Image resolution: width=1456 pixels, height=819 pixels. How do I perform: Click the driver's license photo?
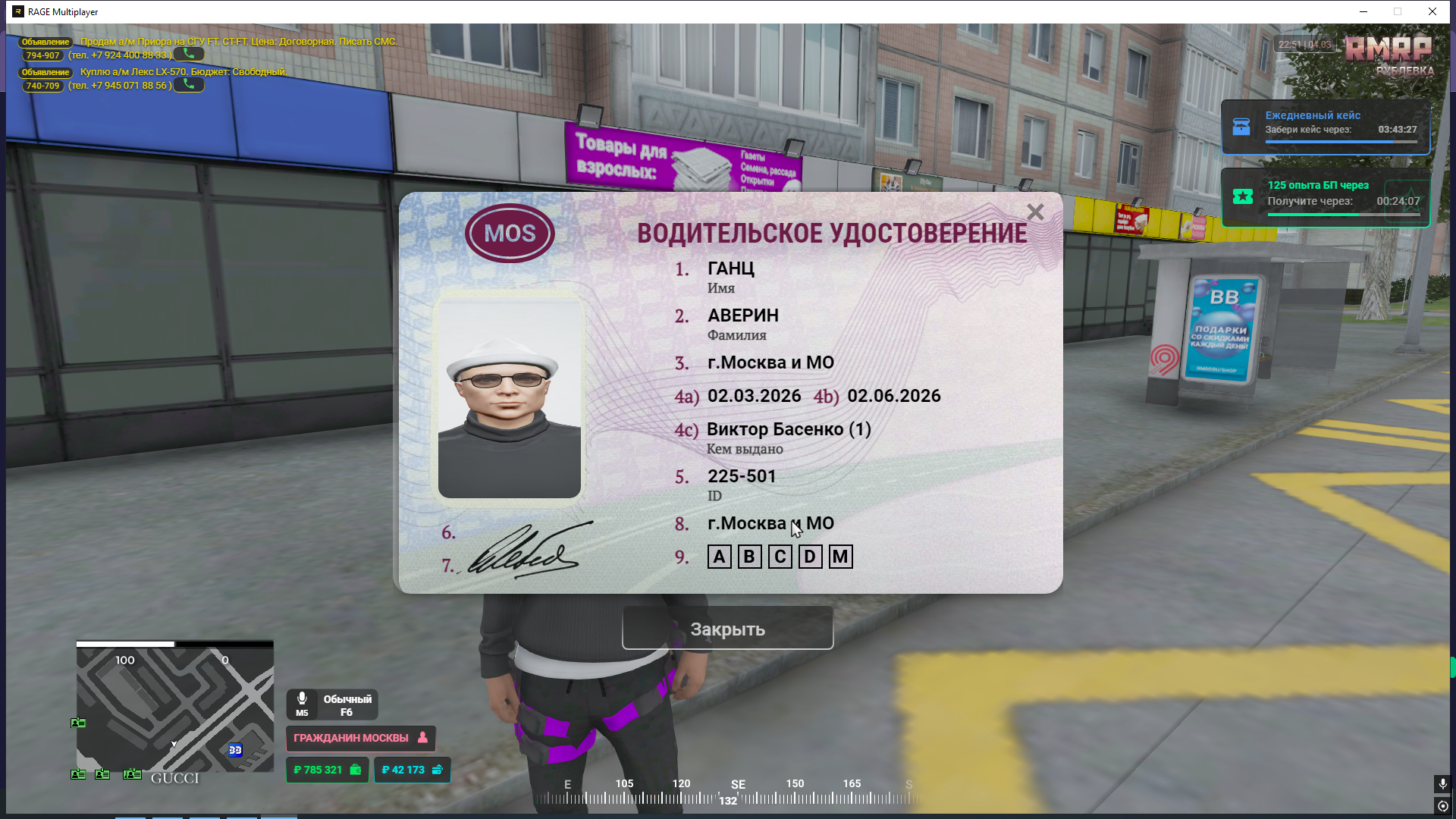coord(509,398)
